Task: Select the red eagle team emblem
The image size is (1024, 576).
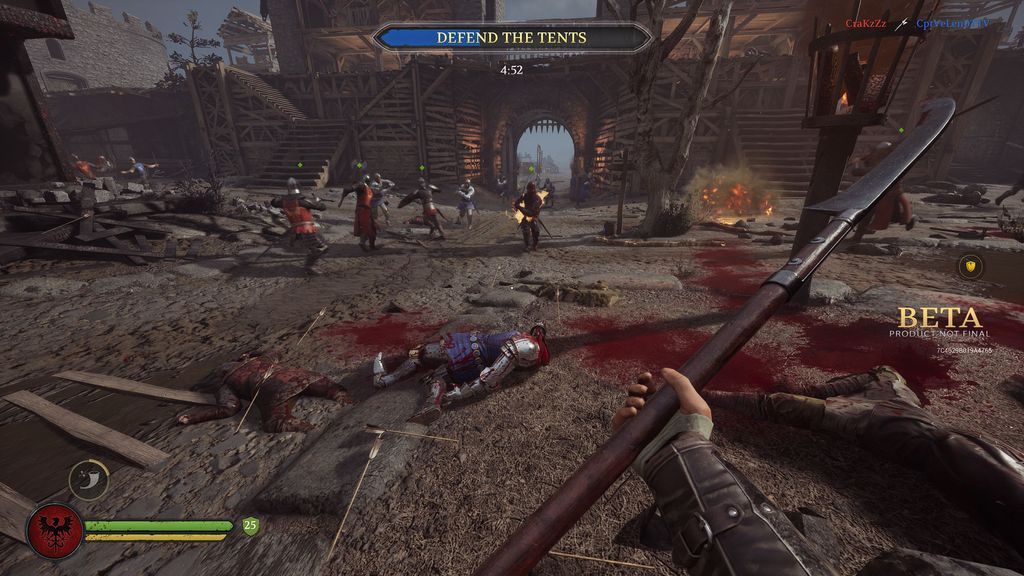Action: point(55,530)
